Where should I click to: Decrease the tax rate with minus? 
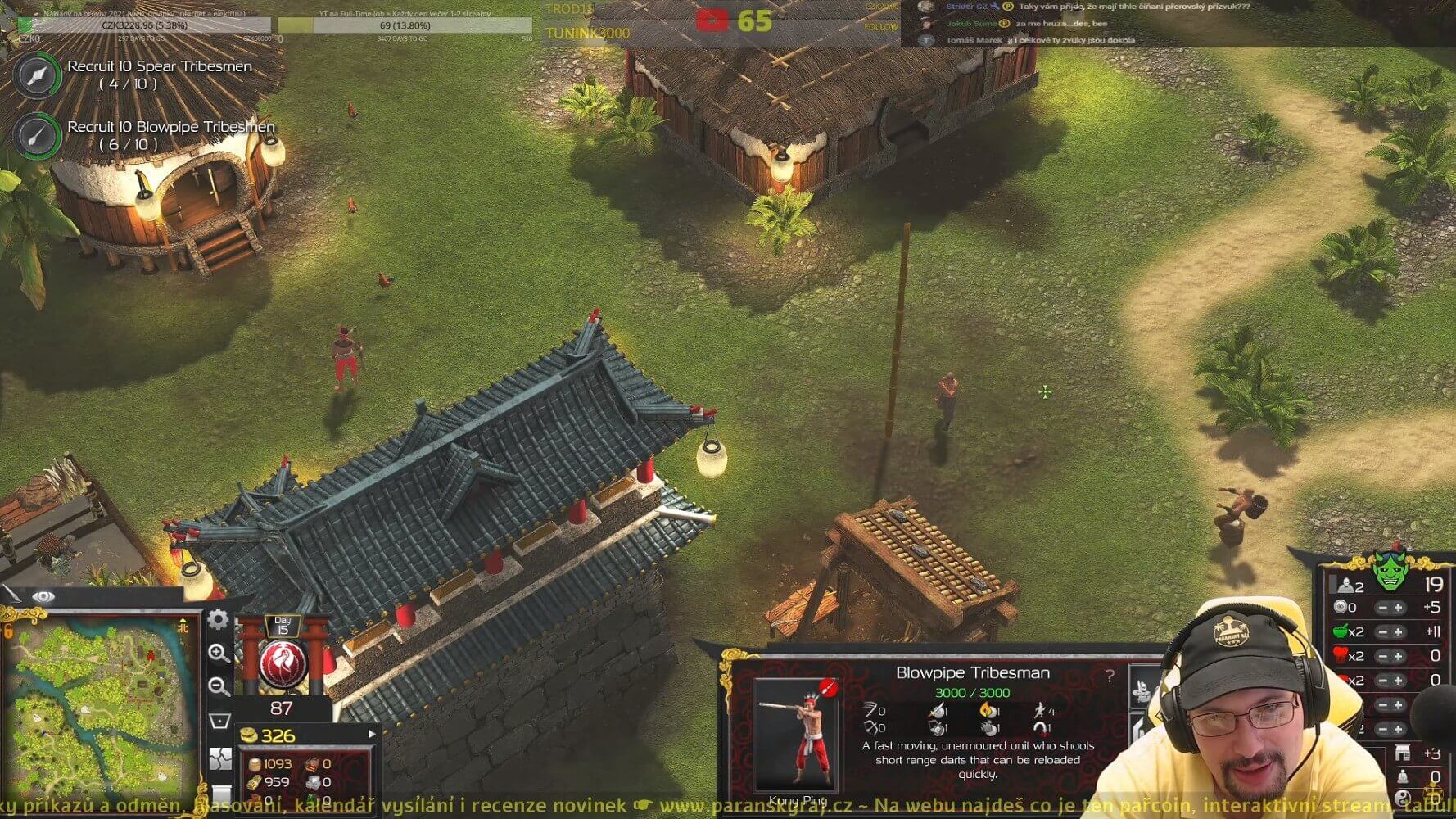pos(1381,608)
